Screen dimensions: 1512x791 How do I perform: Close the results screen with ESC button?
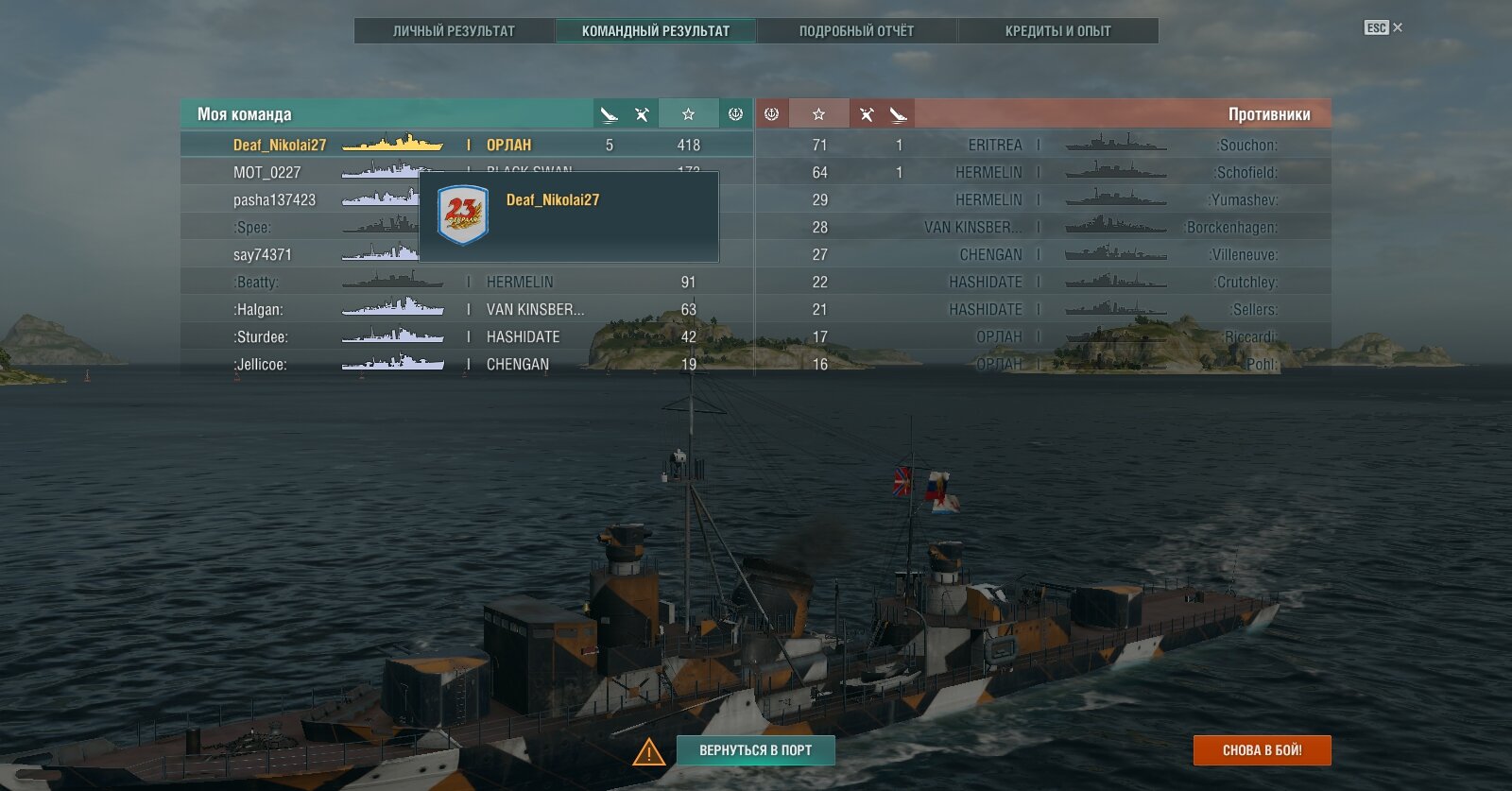tap(1383, 27)
